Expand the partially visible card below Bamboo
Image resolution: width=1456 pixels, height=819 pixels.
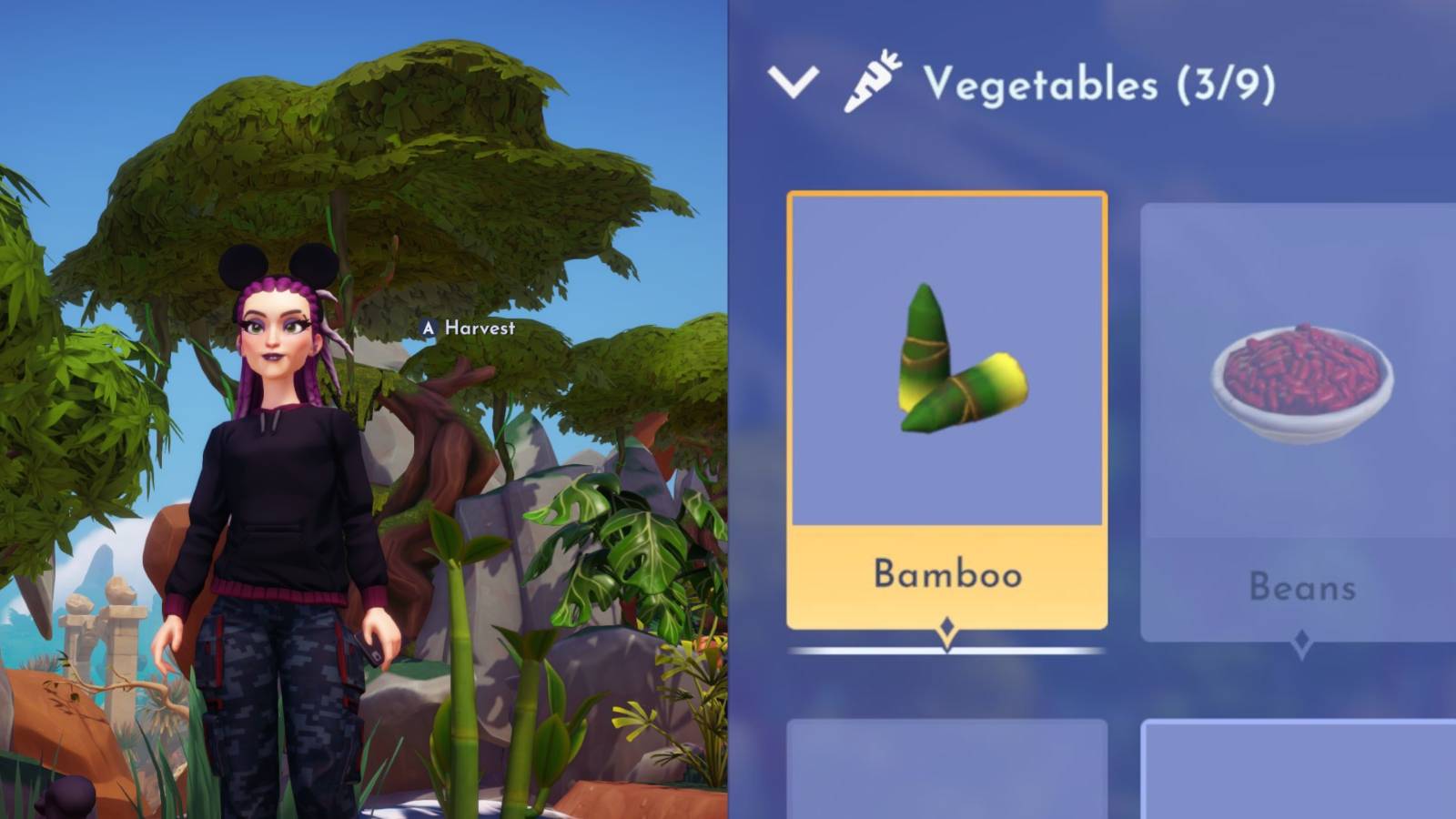[948, 773]
